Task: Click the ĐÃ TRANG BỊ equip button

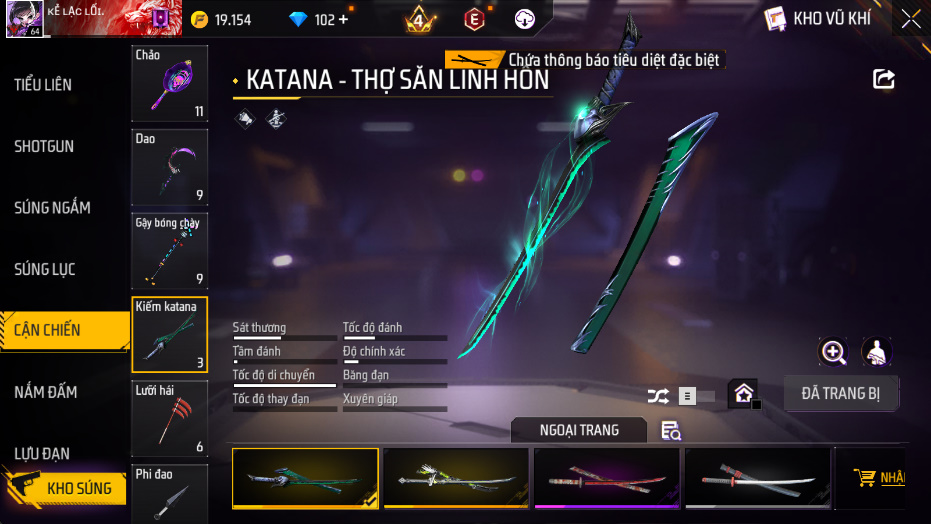Action: pos(840,394)
